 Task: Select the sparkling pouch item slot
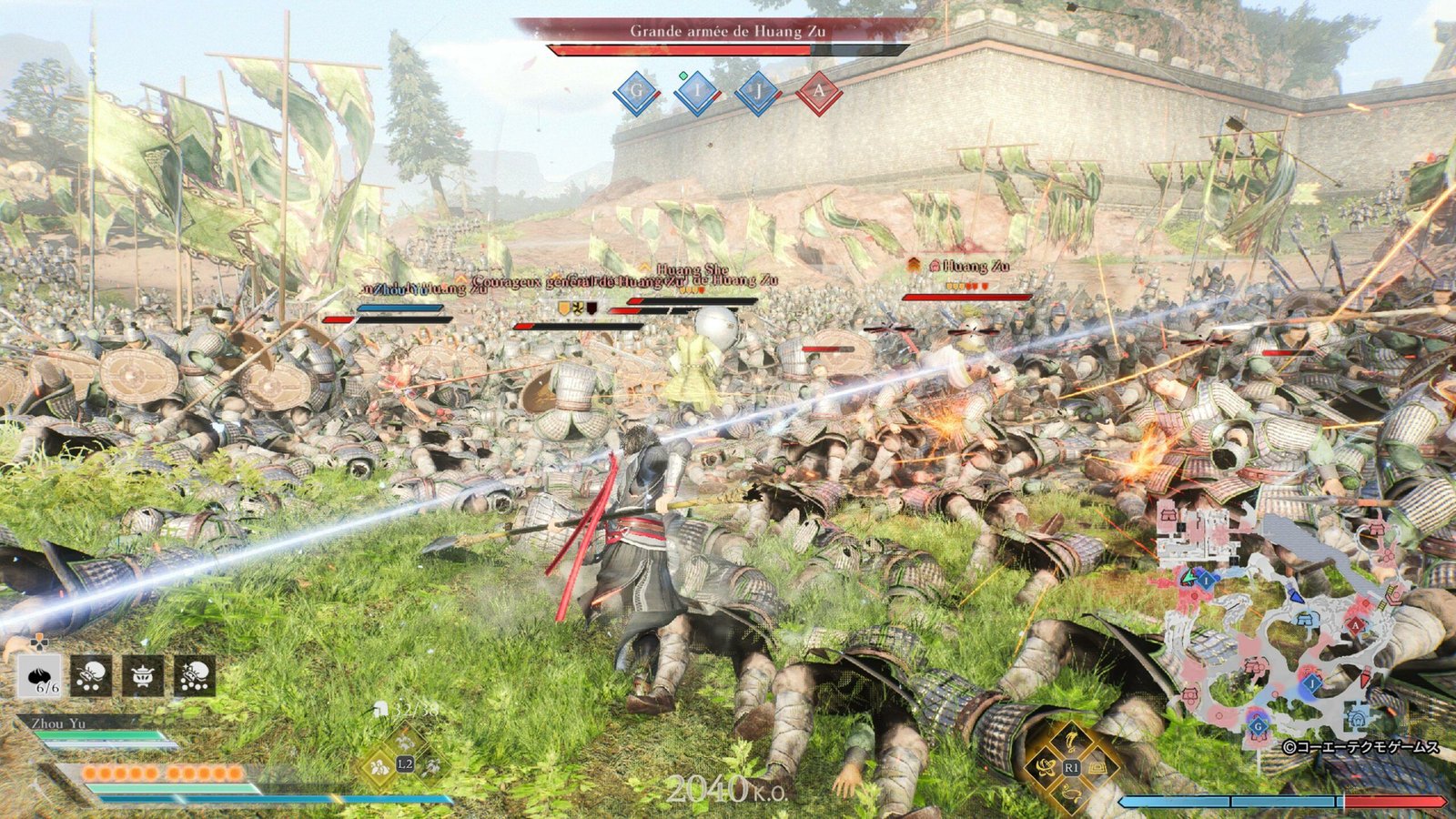(195, 676)
